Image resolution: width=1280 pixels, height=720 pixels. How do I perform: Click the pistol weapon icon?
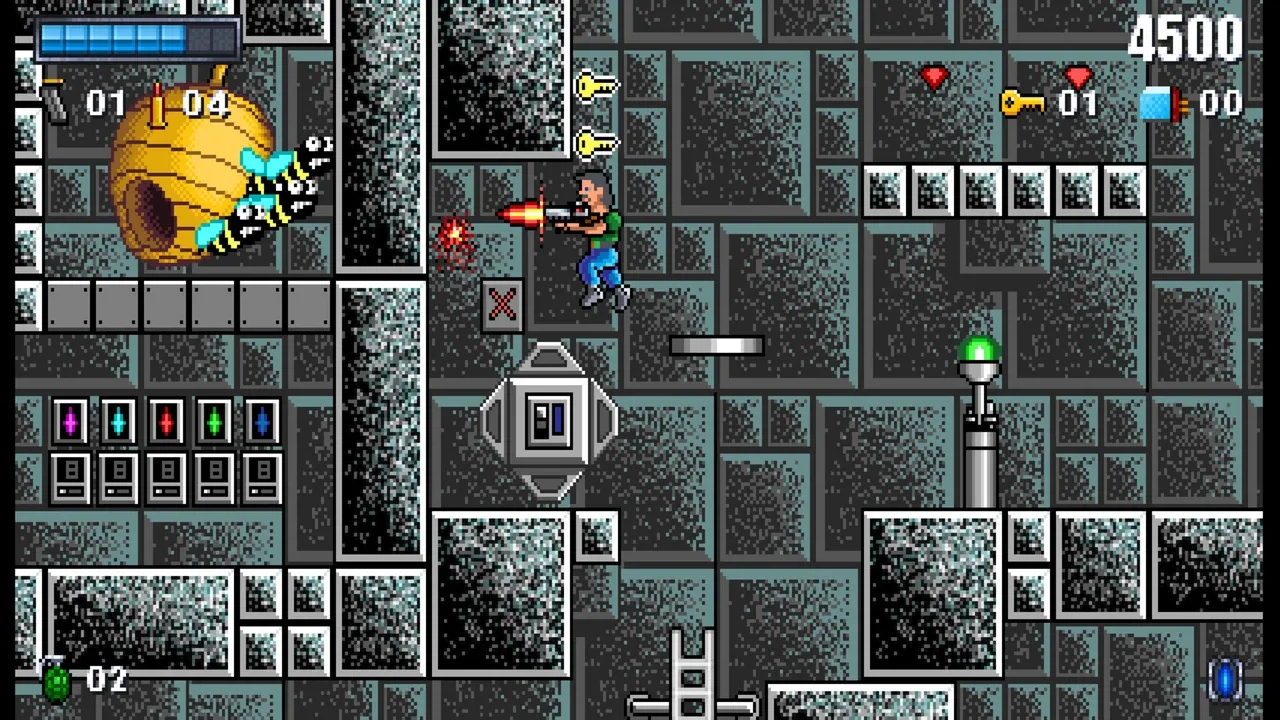tap(54, 101)
